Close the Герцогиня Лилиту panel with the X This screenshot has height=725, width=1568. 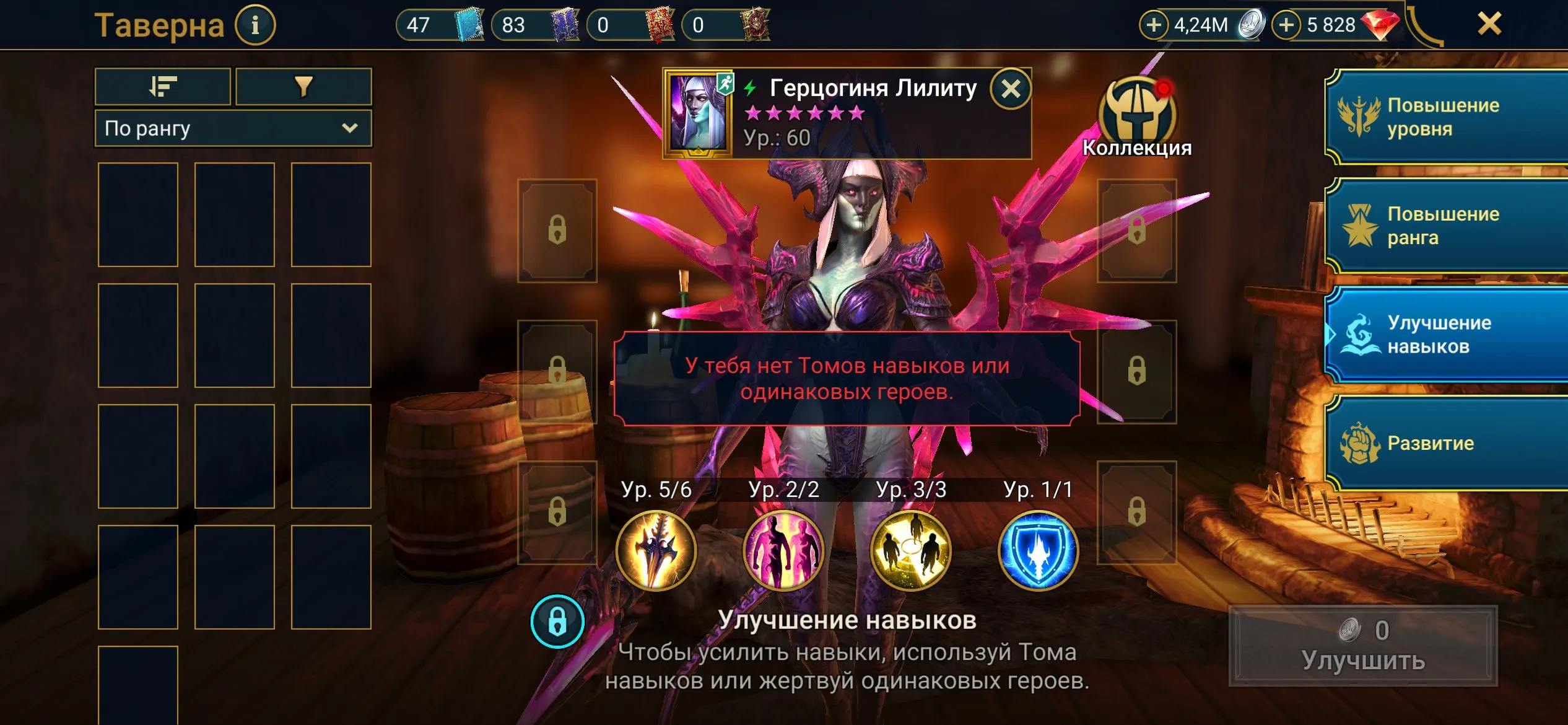[1011, 89]
